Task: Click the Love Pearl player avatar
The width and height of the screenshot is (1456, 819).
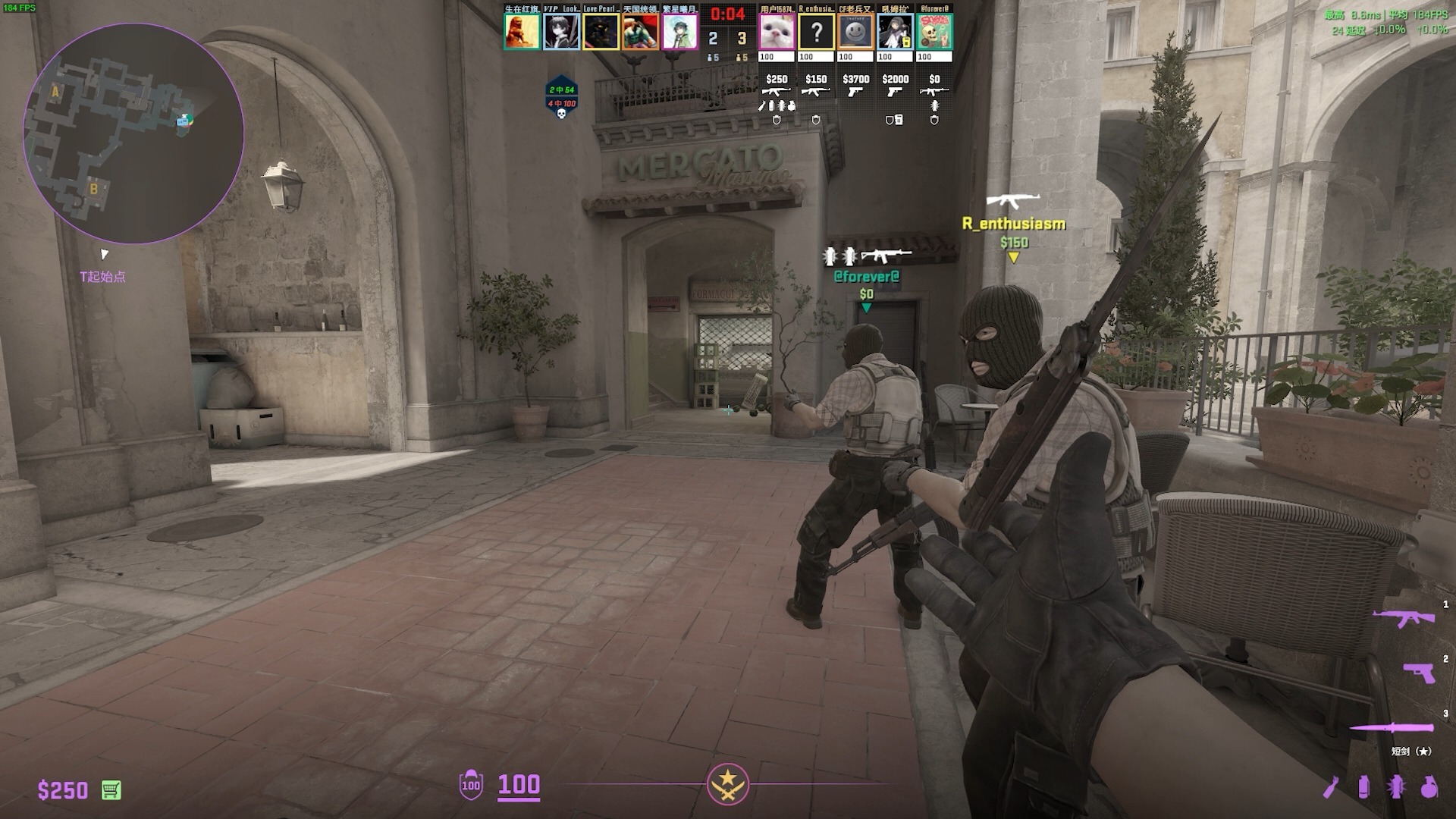Action: pos(601,33)
